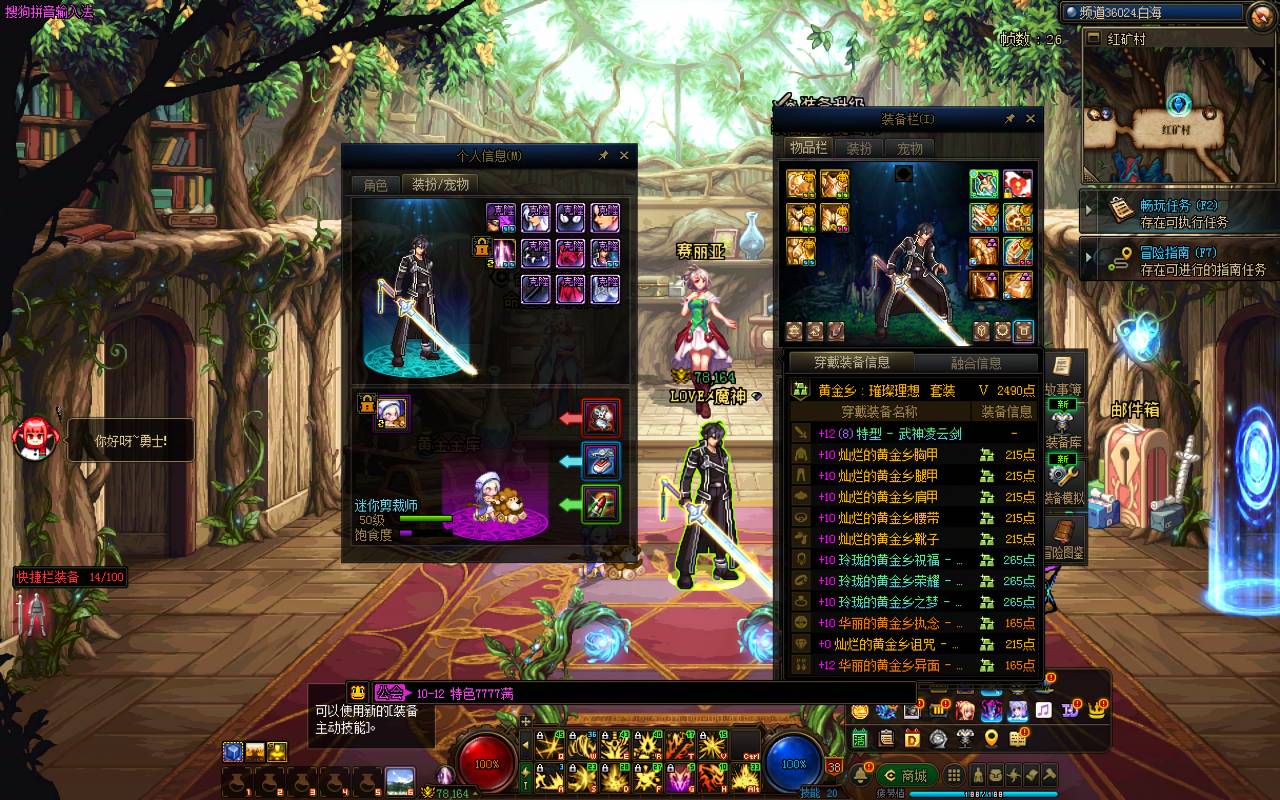This screenshot has height=800, width=1280.
Task: Switch to the 宠物 tab in equipment window
Action: (909, 148)
